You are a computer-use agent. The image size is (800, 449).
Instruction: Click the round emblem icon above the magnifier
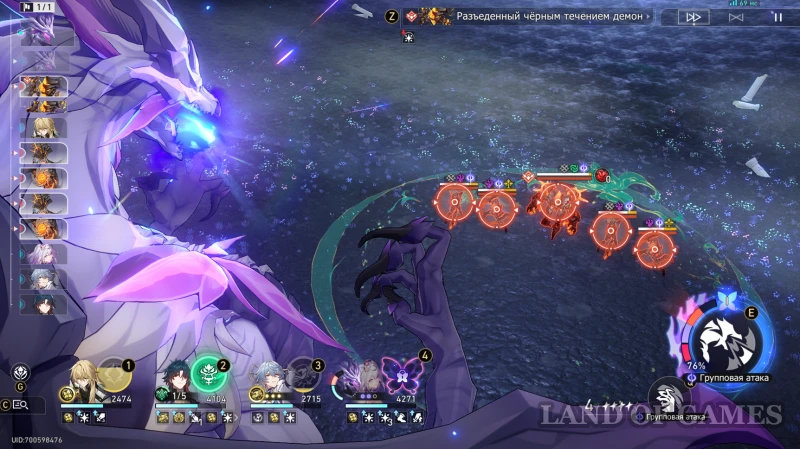click(x=20, y=374)
